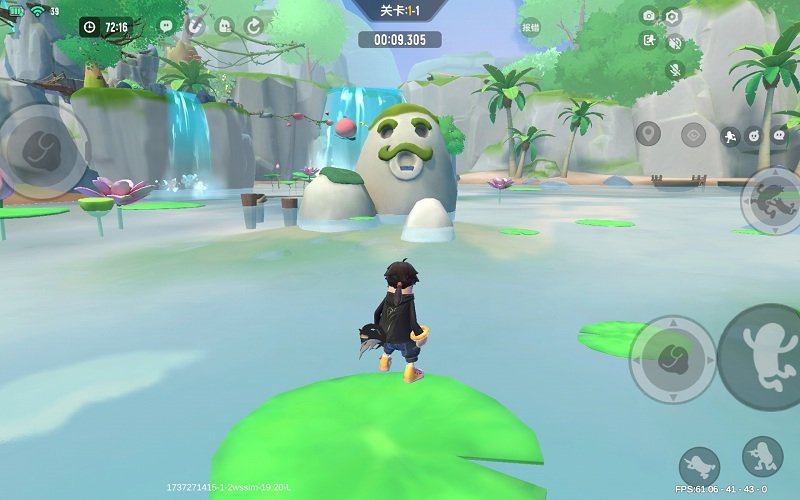
Task: Activate the grab fist button with arrows
Action: 672,359
